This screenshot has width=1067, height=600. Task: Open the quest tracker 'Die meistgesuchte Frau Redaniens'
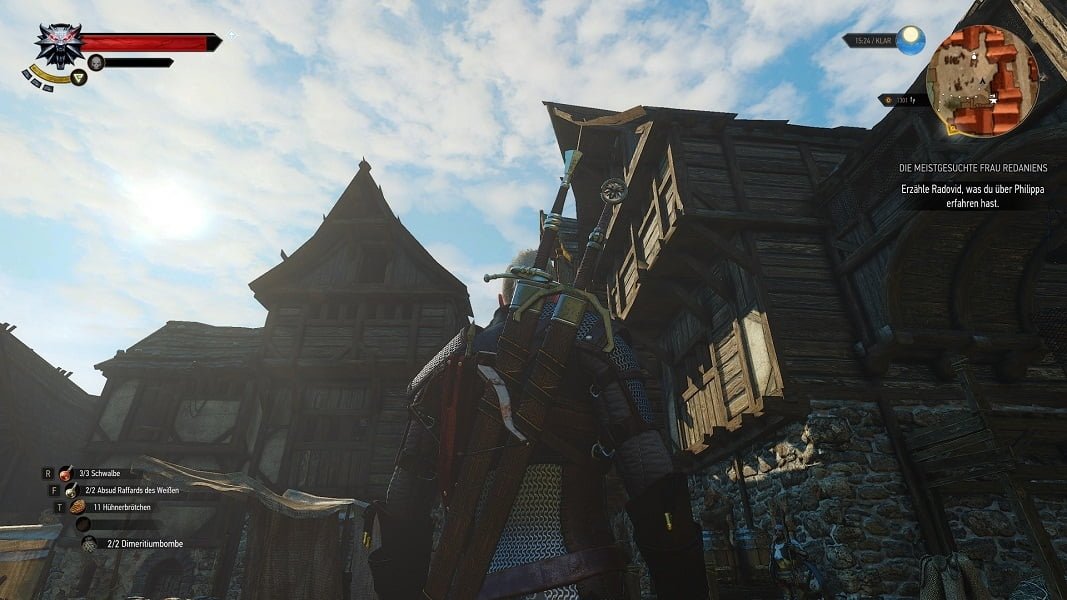click(972, 168)
